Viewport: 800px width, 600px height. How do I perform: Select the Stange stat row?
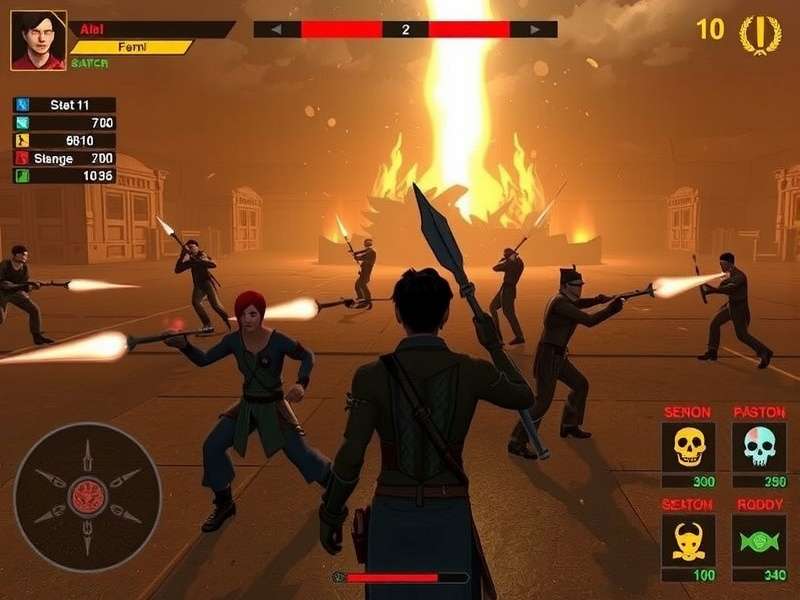65,158
